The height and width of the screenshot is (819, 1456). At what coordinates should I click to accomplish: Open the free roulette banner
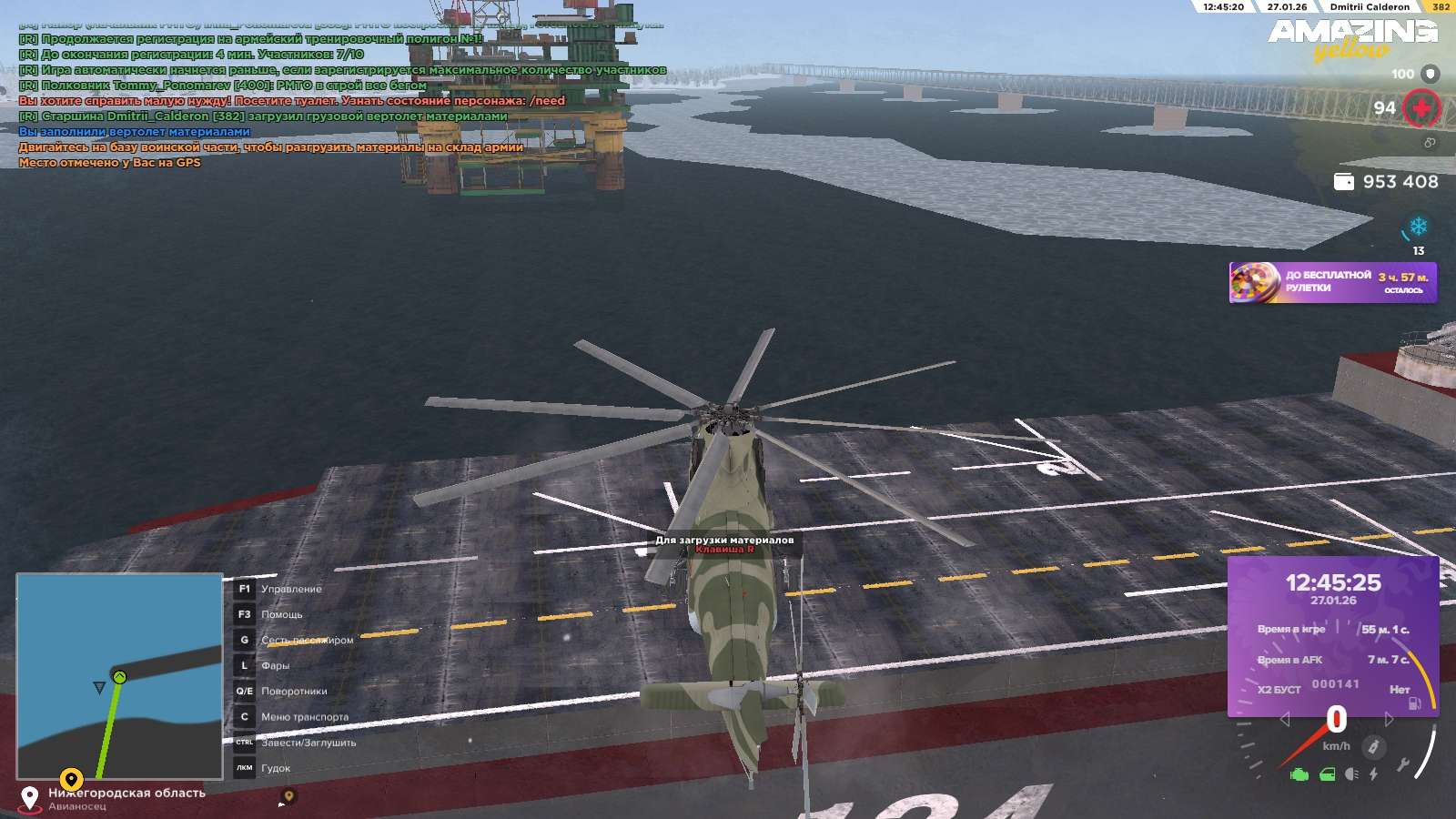point(1332,282)
